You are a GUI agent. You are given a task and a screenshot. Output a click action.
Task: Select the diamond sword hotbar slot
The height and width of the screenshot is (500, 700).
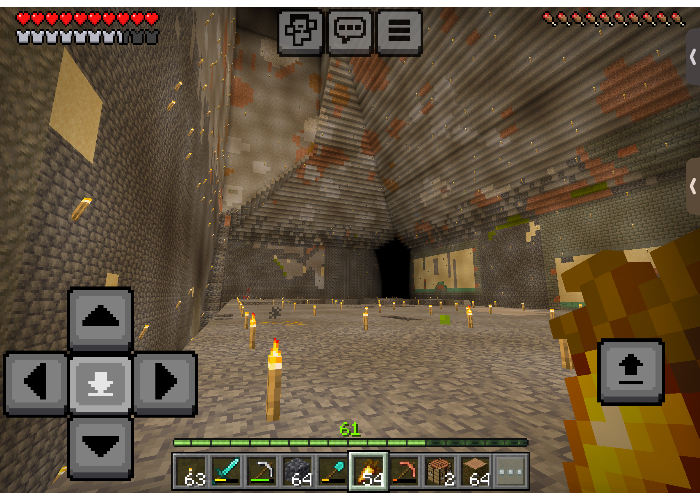[227, 471]
